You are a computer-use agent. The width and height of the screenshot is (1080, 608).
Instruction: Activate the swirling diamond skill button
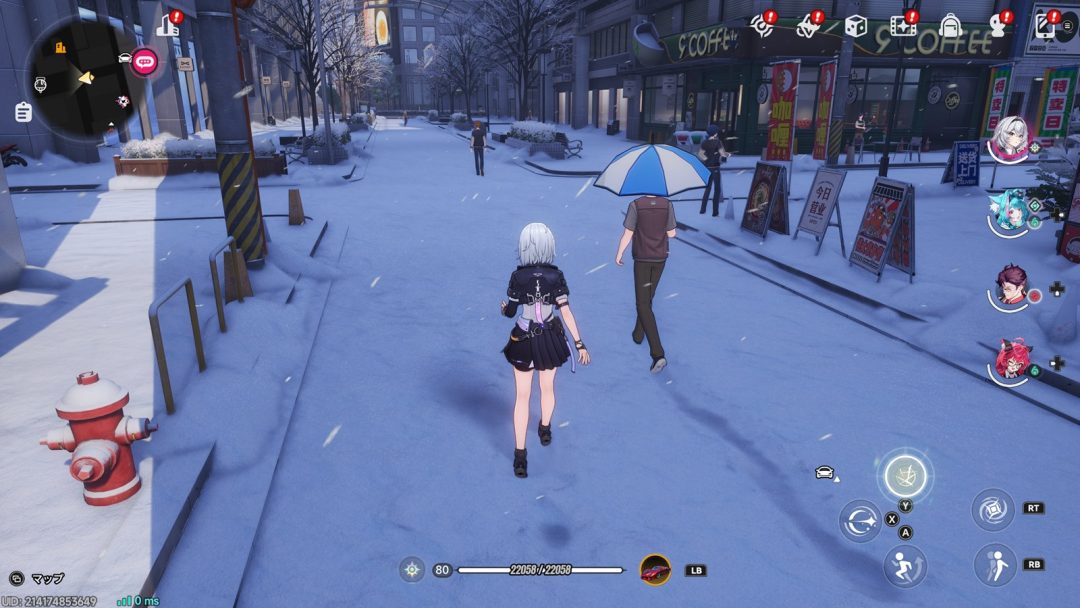coord(993,509)
